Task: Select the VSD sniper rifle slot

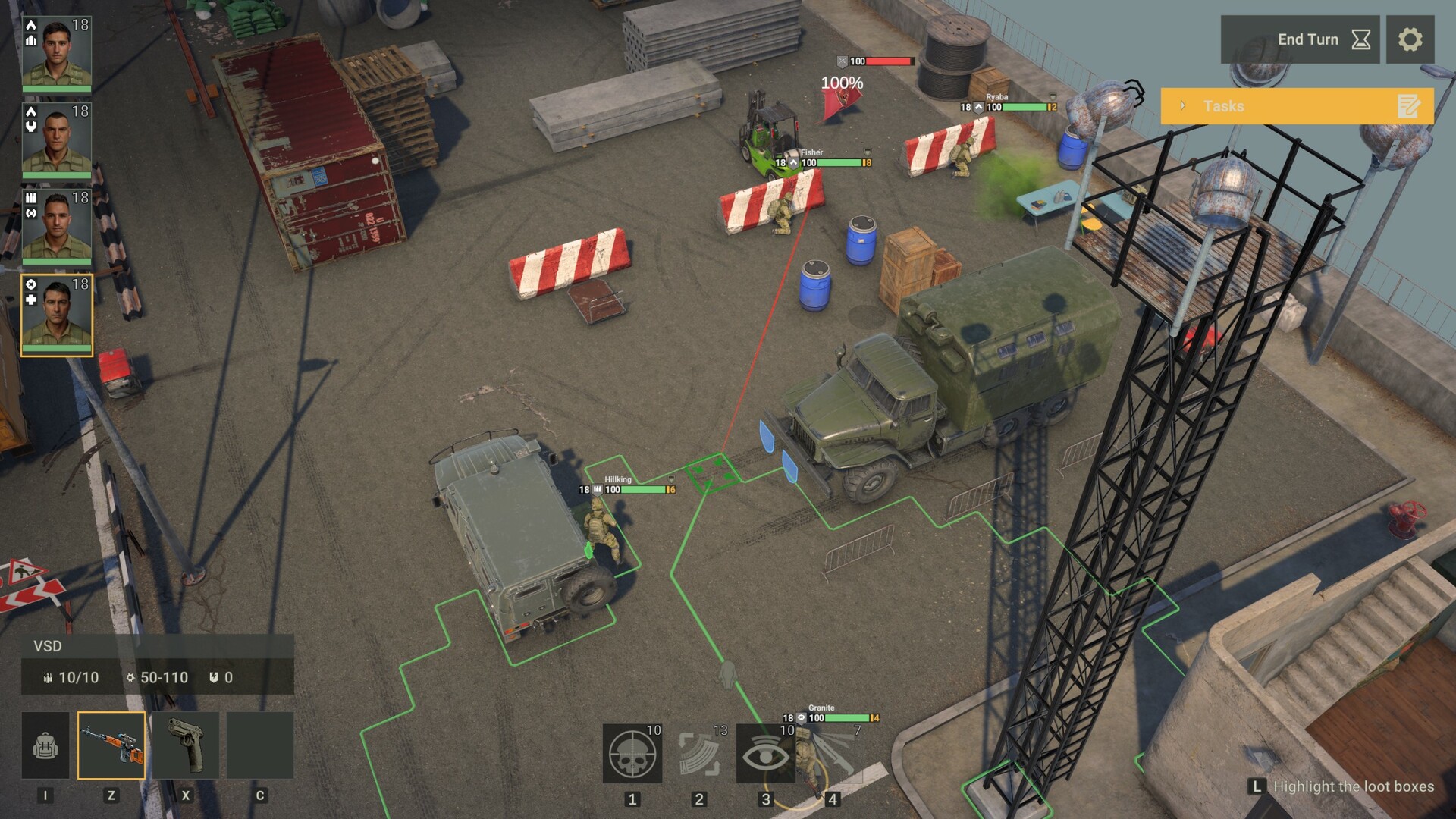Action: click(x=112, y=745)
